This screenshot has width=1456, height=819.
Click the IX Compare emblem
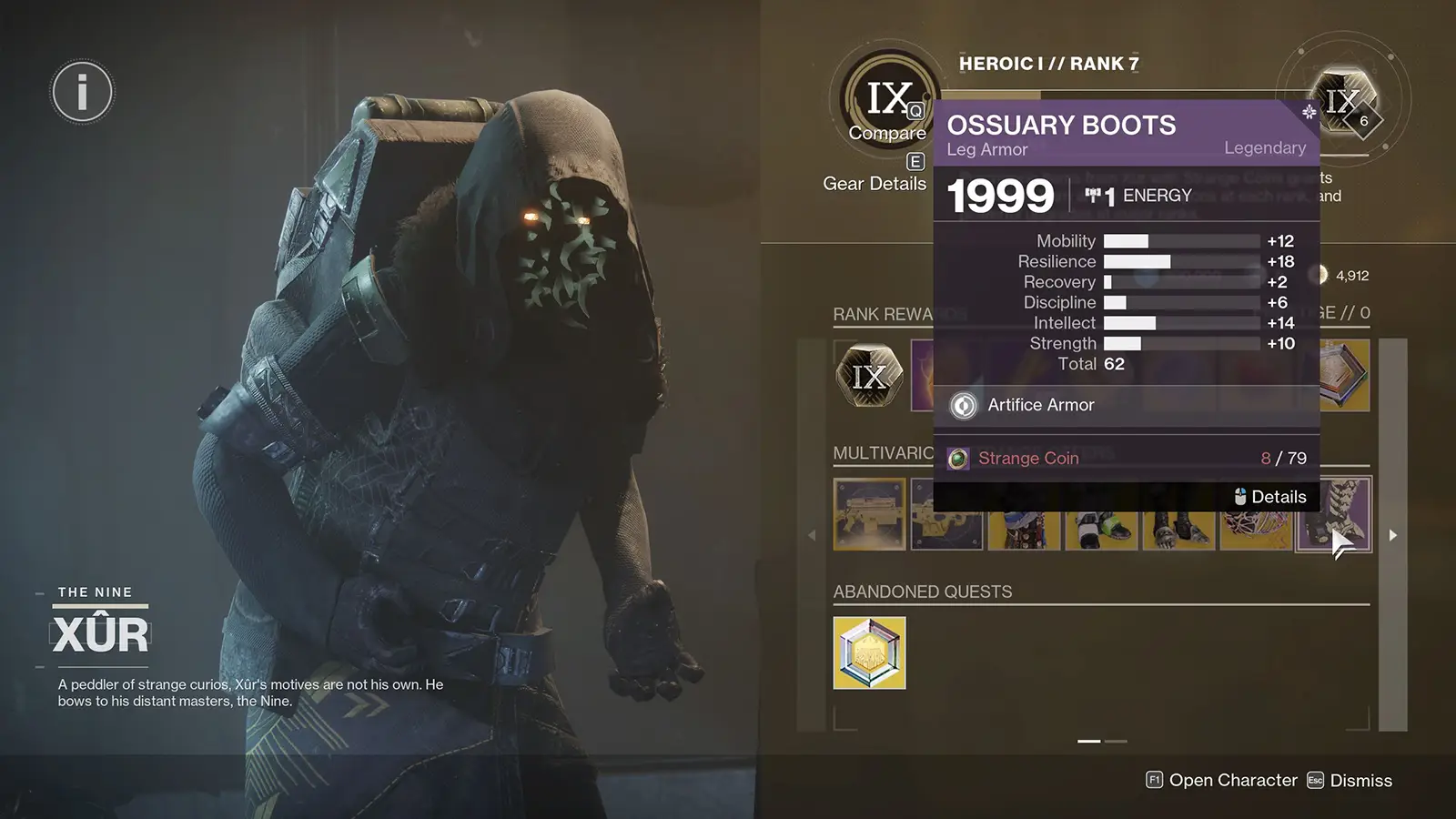(887, 100)
